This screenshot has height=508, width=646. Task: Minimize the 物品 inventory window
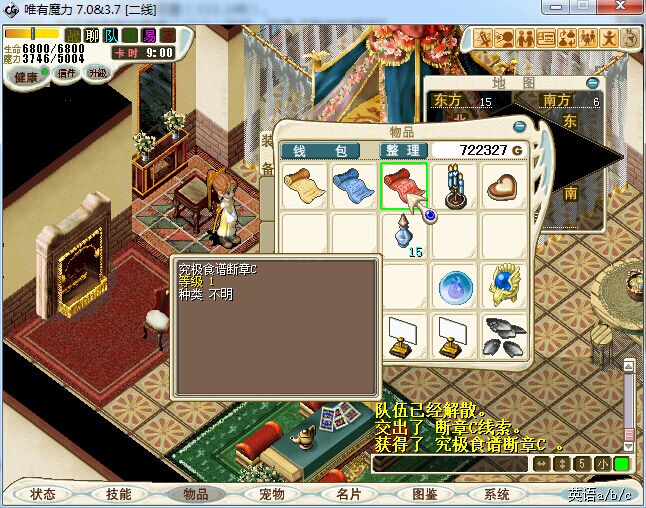coord(519,128)
